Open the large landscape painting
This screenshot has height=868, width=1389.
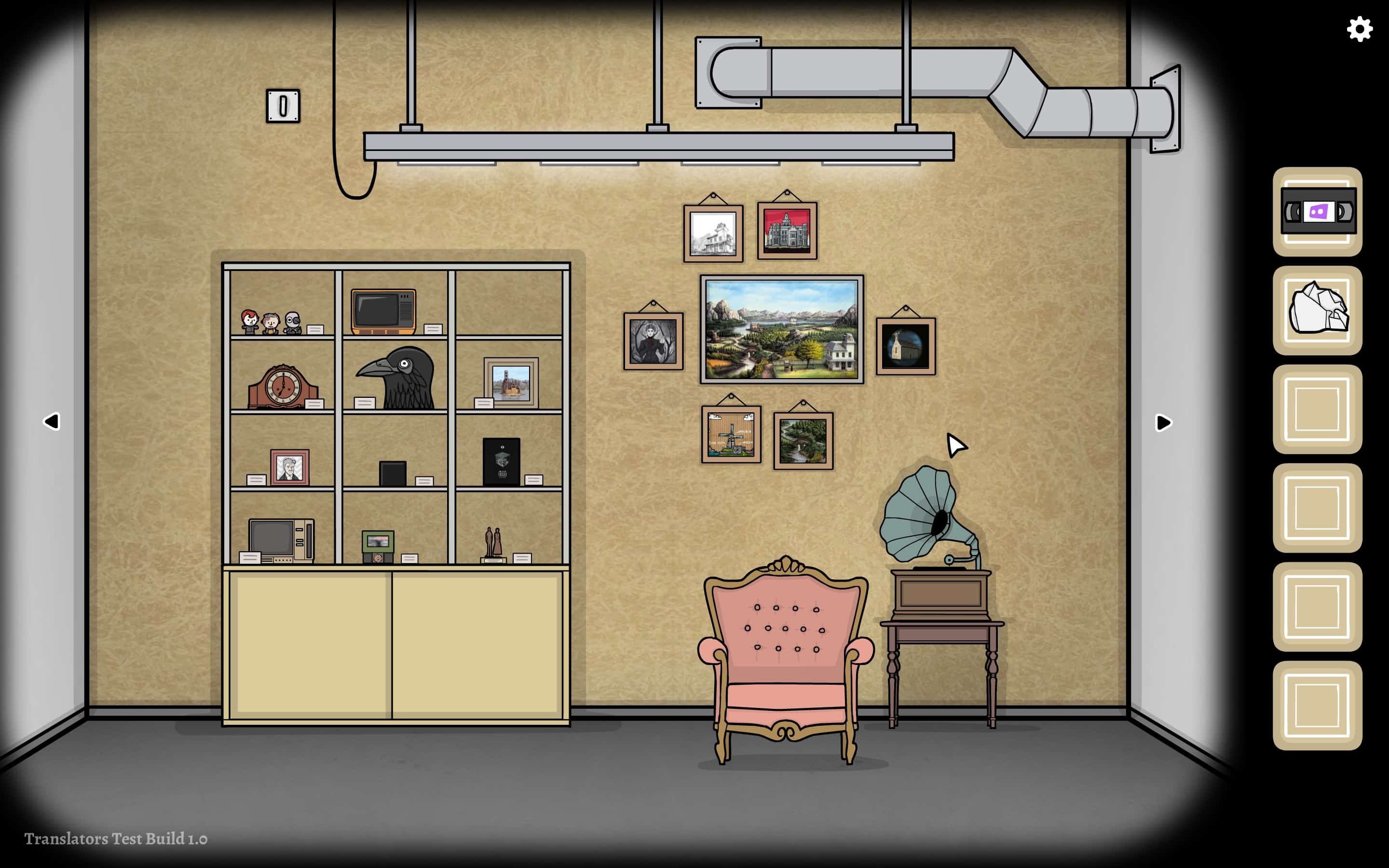(782, 330)
